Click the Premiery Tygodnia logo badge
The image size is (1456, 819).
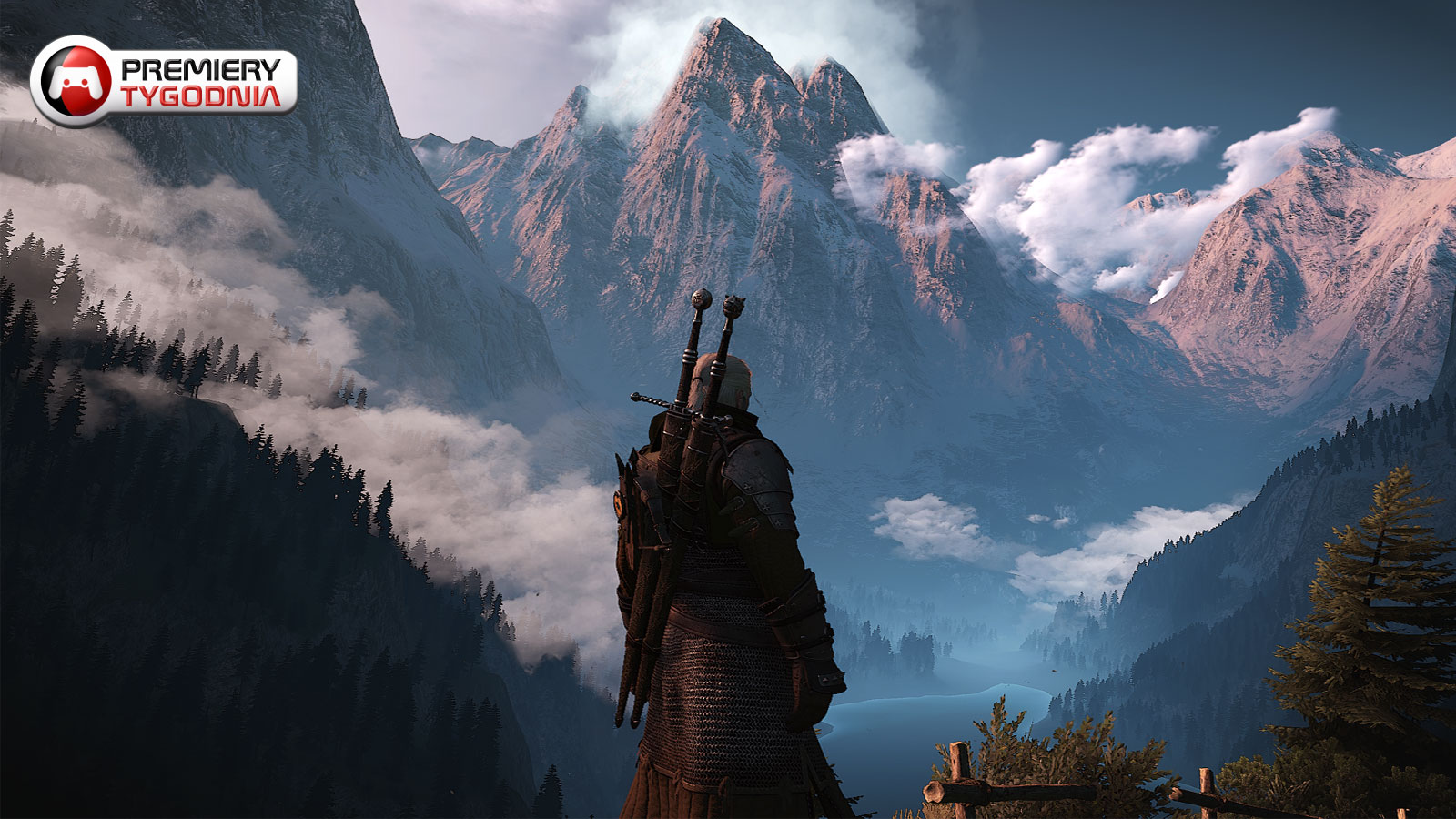click(x=164, y=82)
